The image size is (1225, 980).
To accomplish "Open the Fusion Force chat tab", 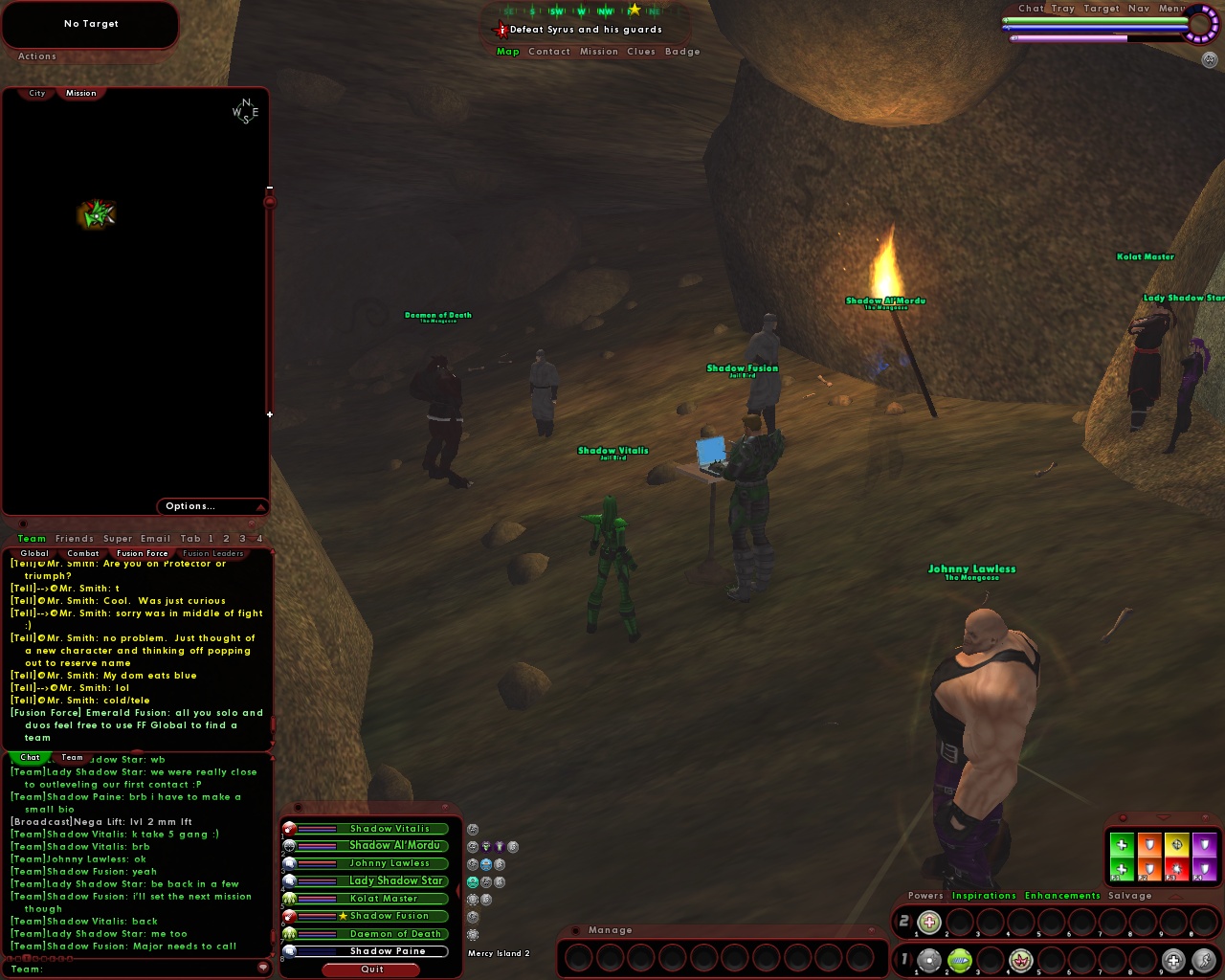I will pos(142,553).
